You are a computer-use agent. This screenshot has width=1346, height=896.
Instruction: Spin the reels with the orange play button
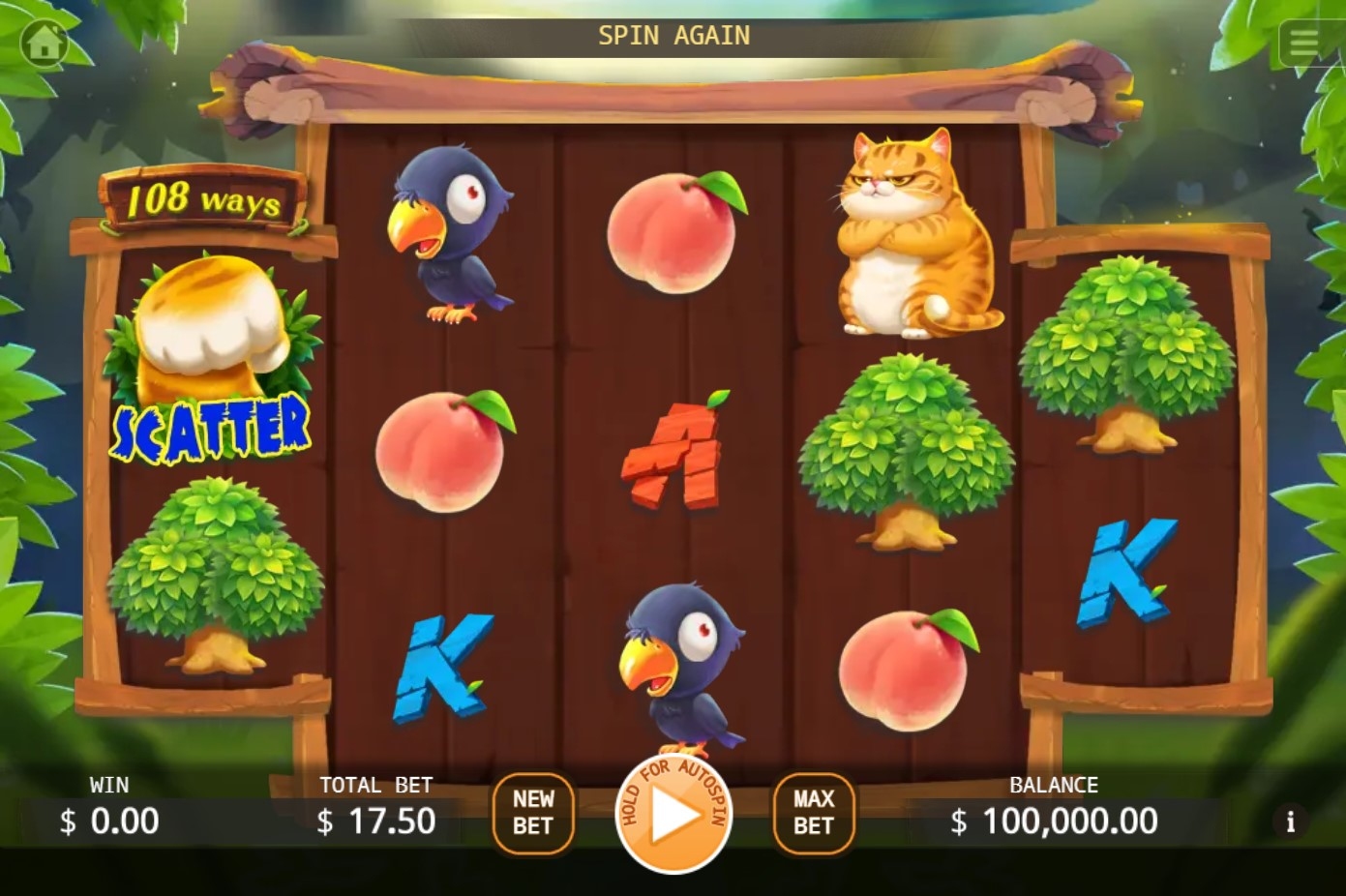[x=673, y=814]
